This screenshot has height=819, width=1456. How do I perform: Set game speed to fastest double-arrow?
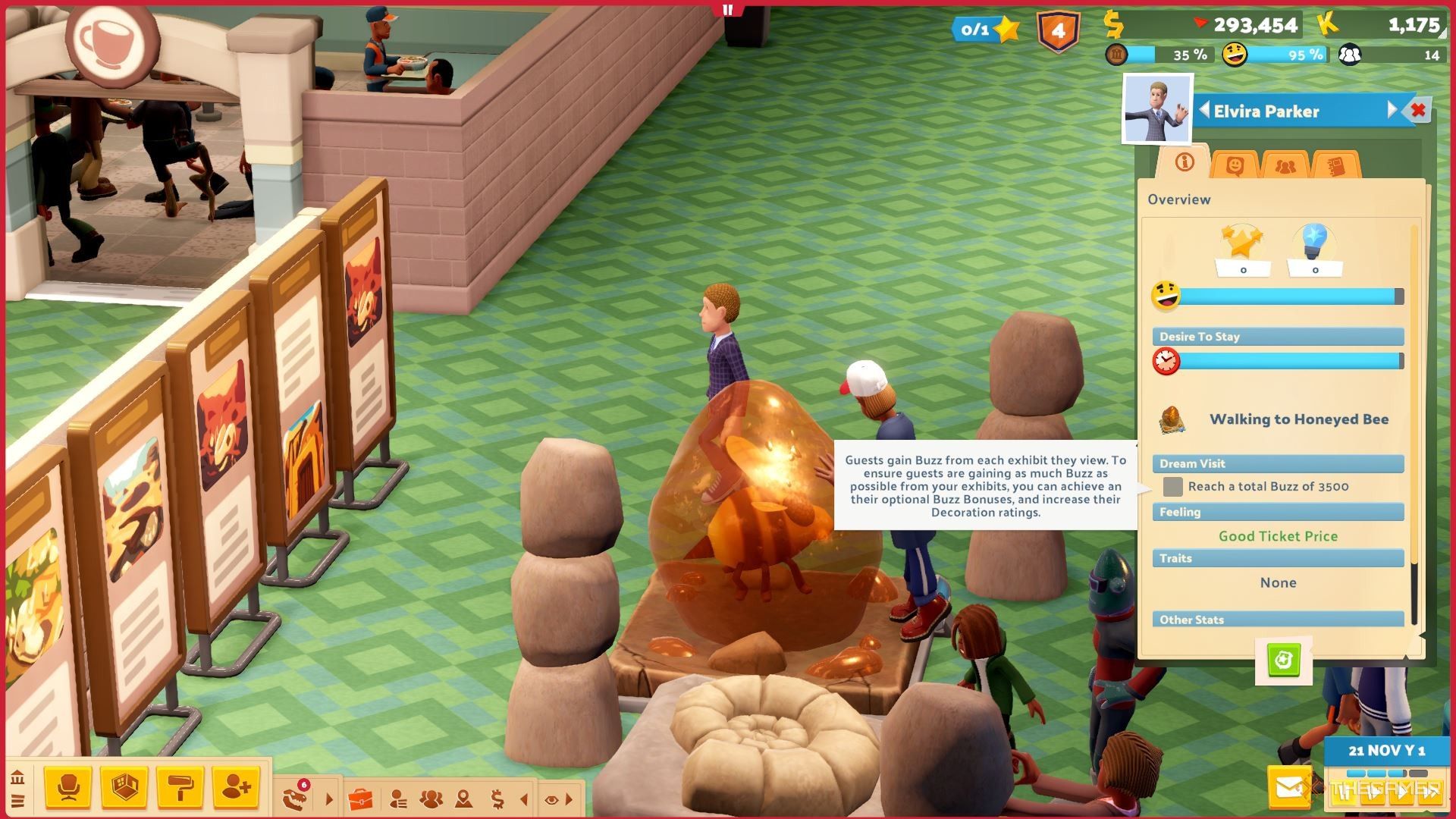[1429, 792]
